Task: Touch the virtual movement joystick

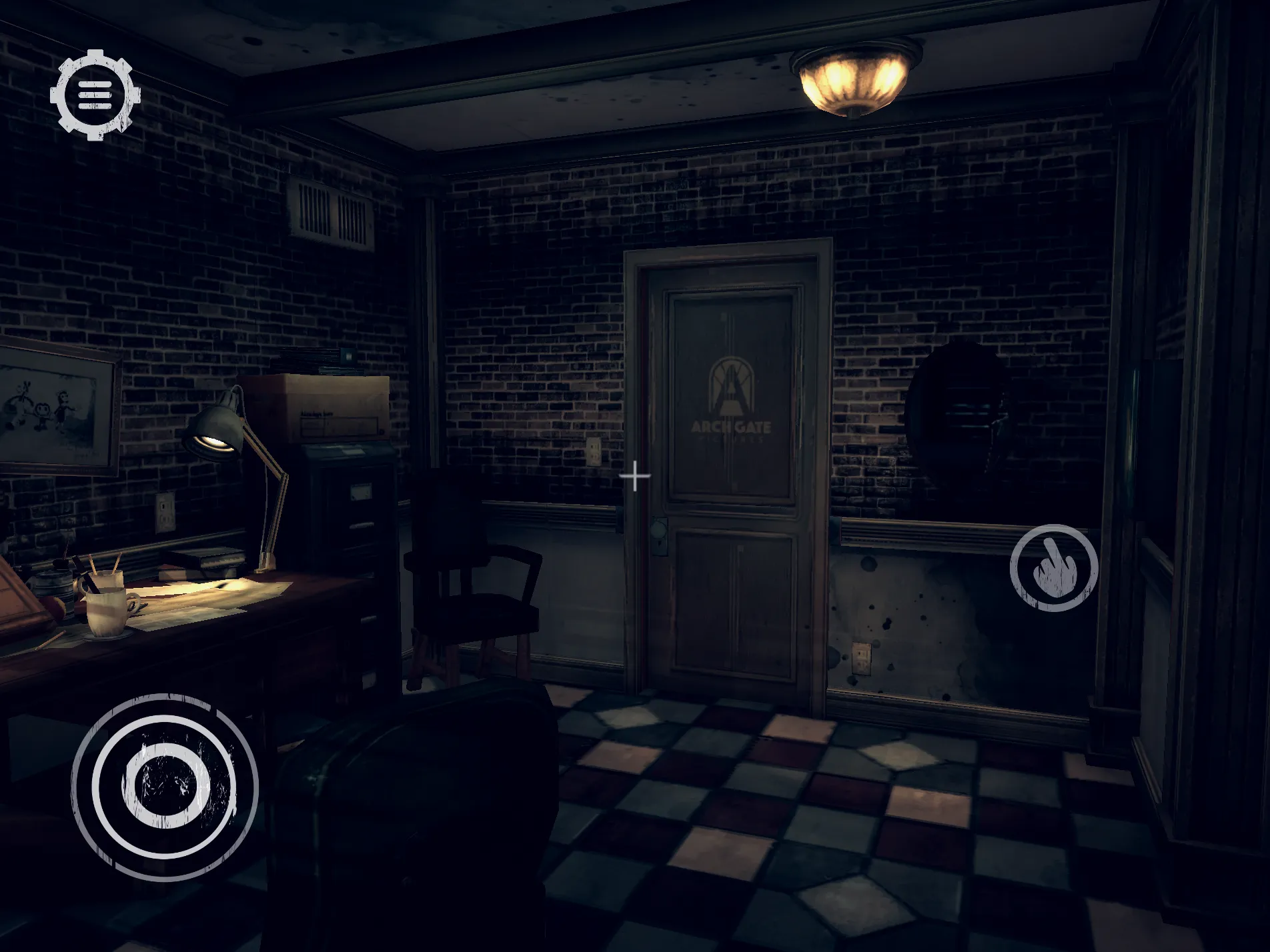Action: coord(165,787)
